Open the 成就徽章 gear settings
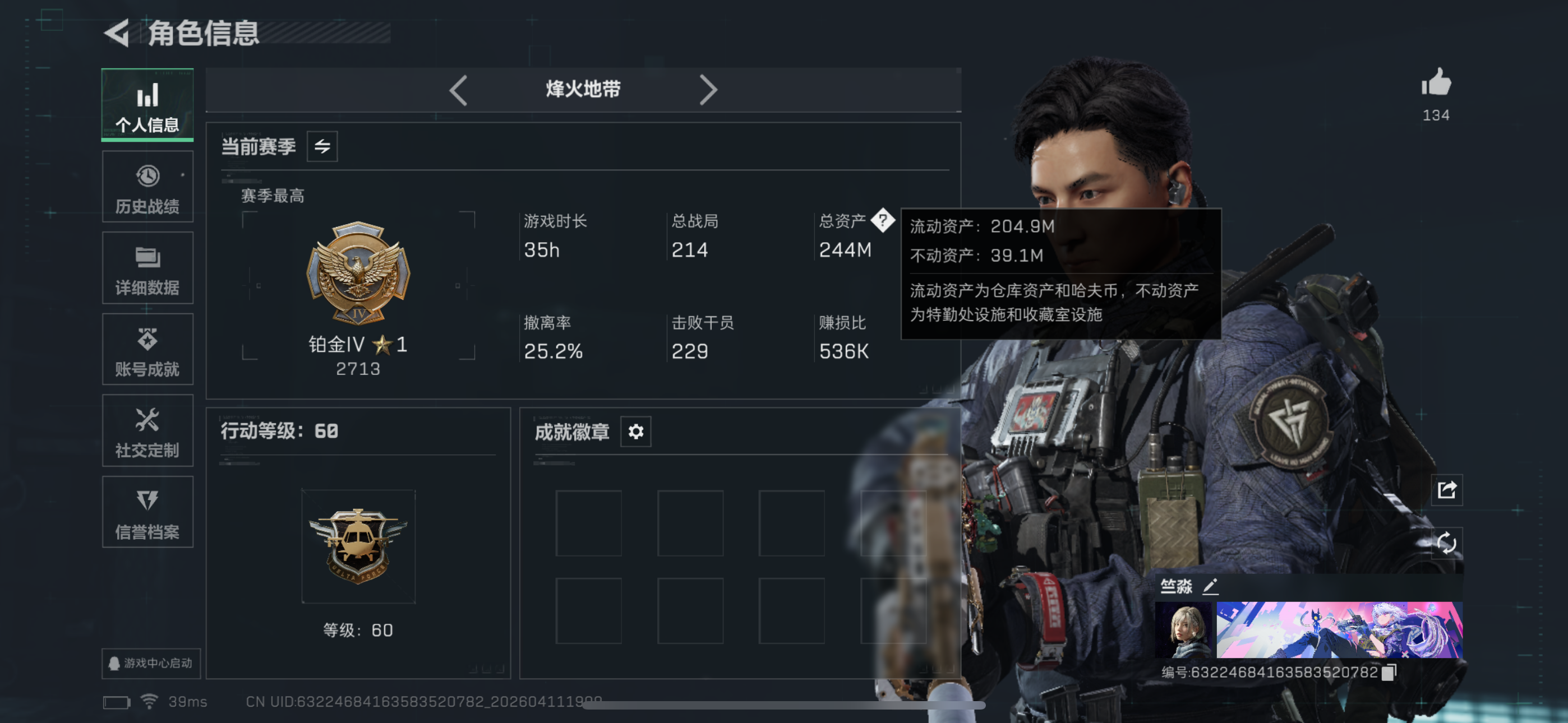 tap(635, 432)
